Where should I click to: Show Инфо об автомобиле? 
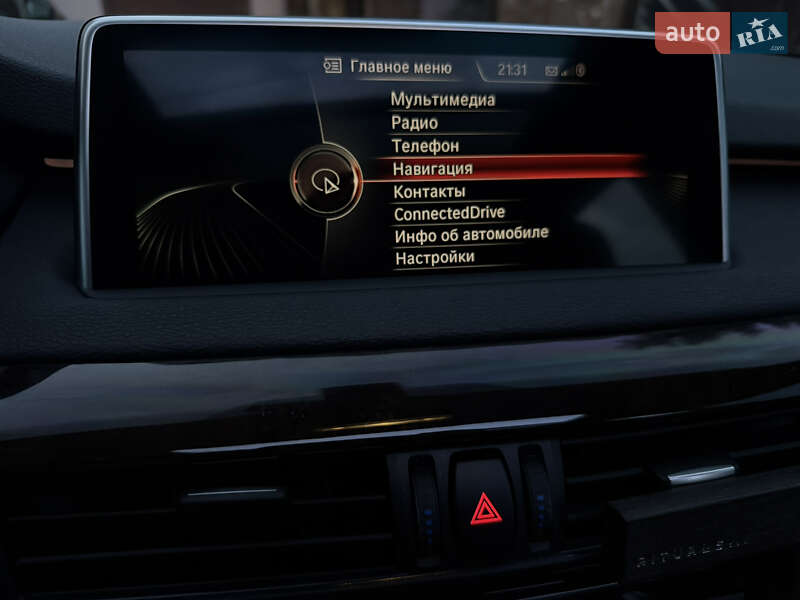click(471, 235)
